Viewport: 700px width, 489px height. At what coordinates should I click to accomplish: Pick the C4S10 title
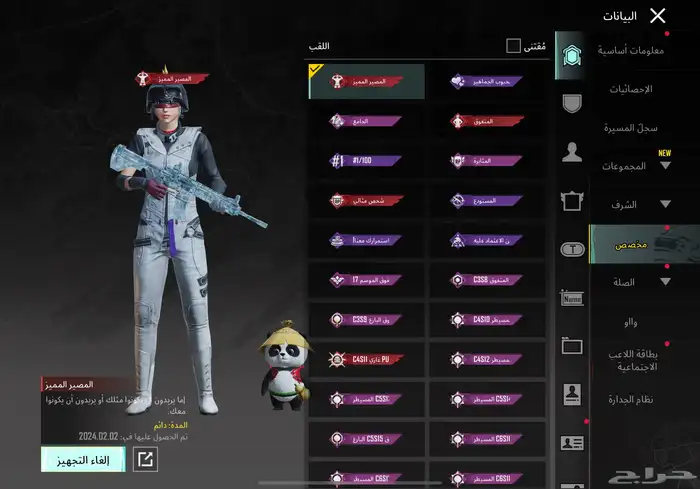point(487,320)
